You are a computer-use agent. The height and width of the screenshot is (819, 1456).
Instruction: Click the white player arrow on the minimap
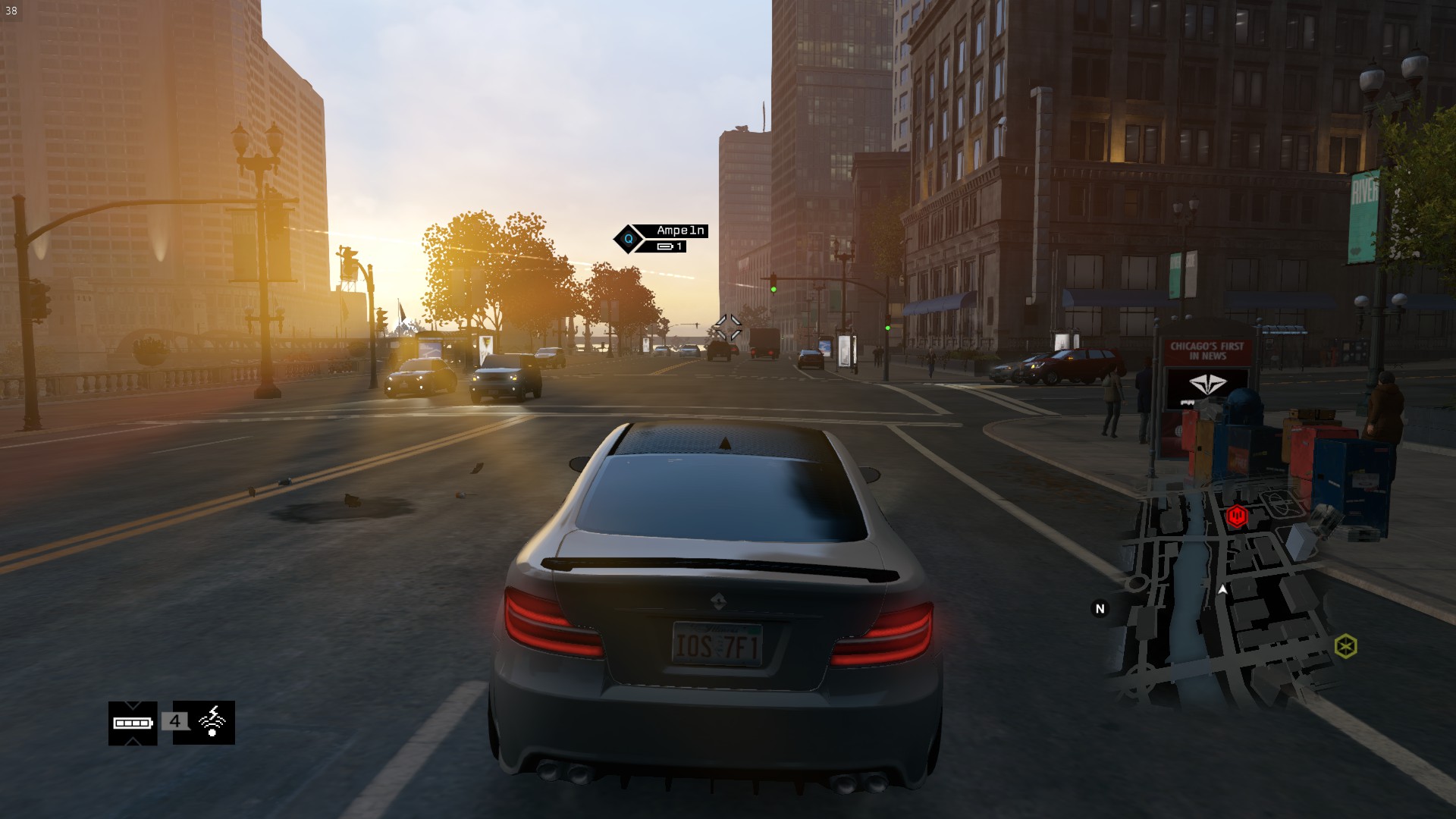[1222, 590]
